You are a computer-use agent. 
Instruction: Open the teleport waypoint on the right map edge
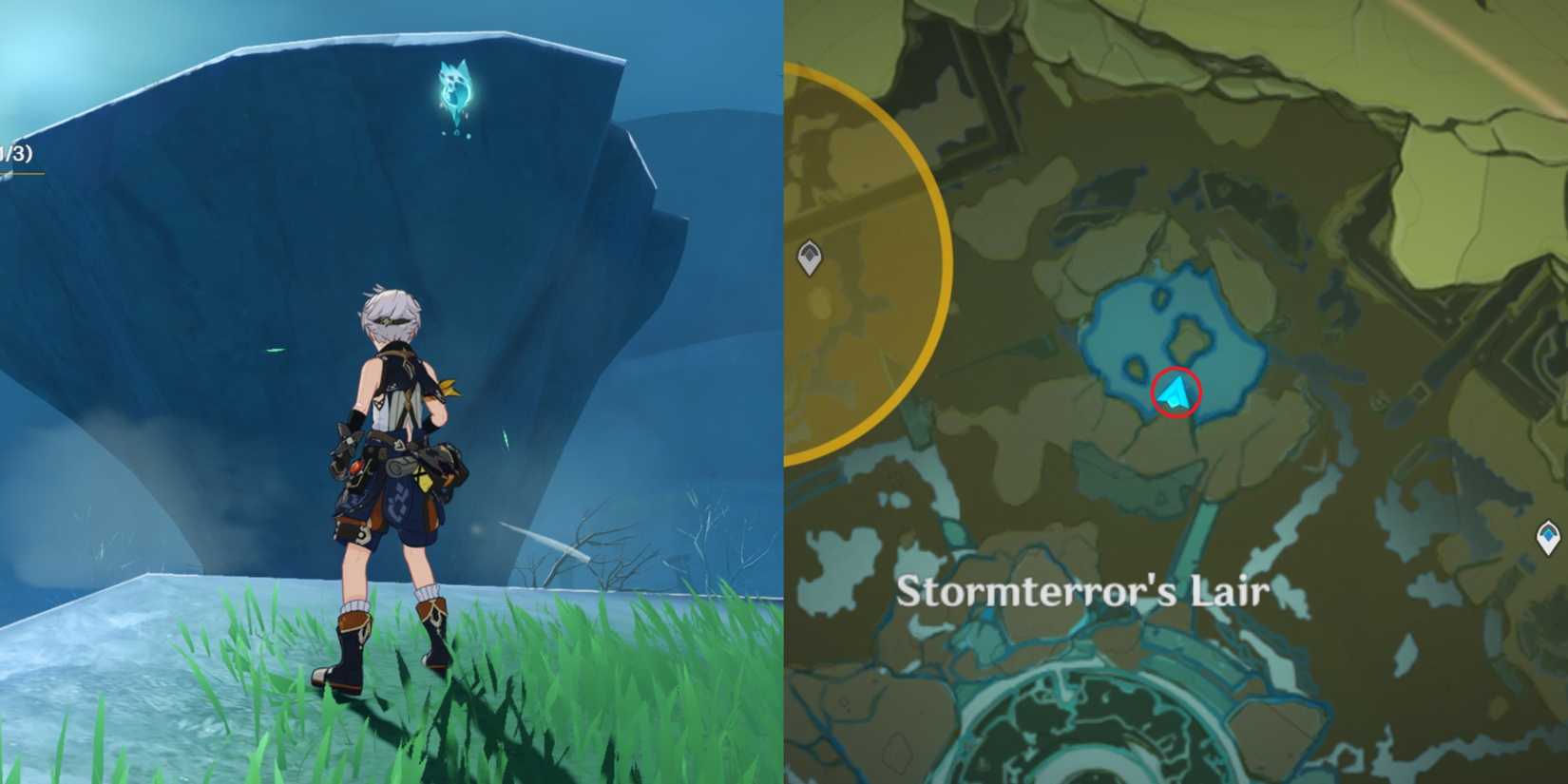[x=1547, y=536]
